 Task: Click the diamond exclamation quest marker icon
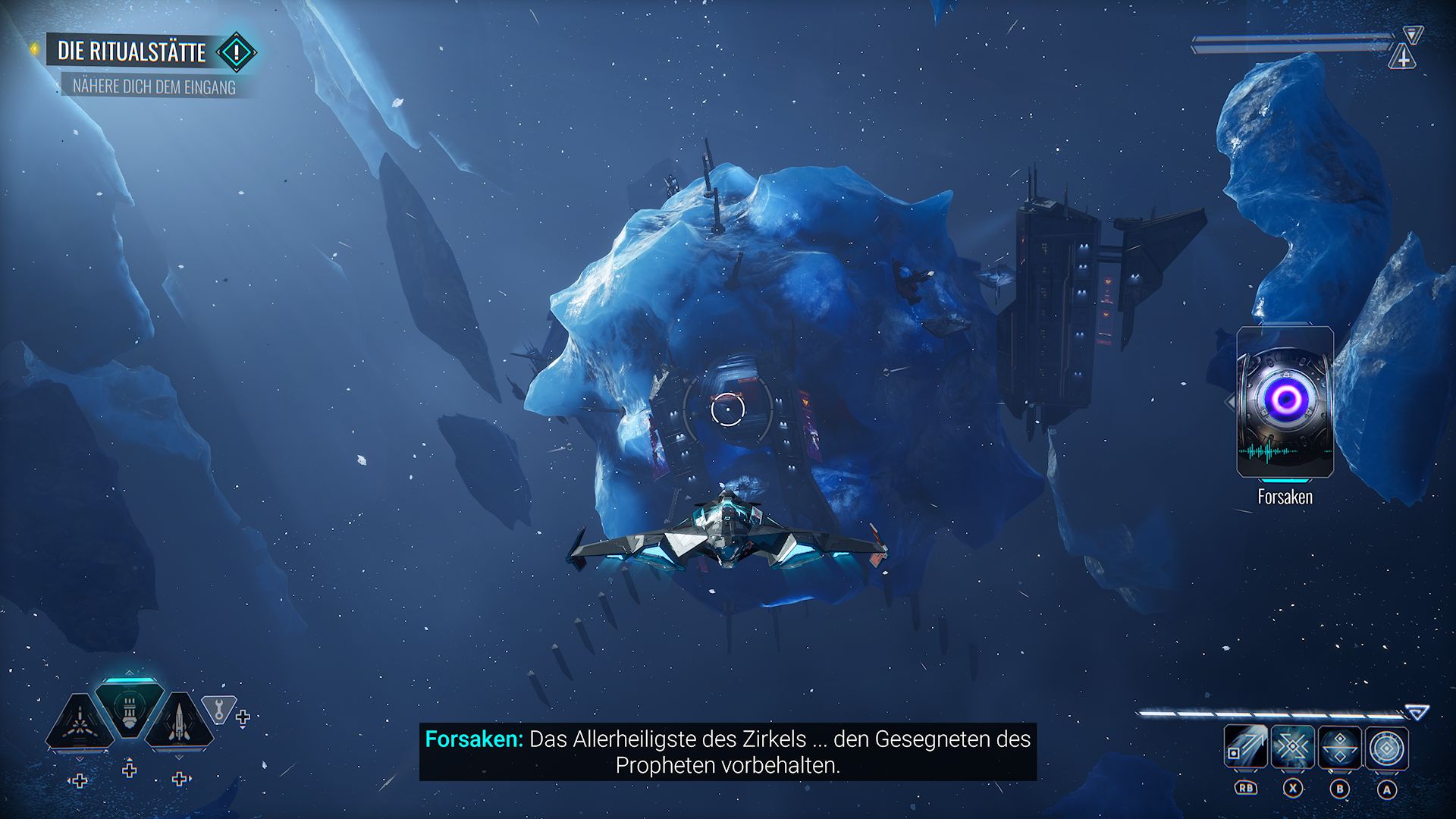(x=237, y=52)
